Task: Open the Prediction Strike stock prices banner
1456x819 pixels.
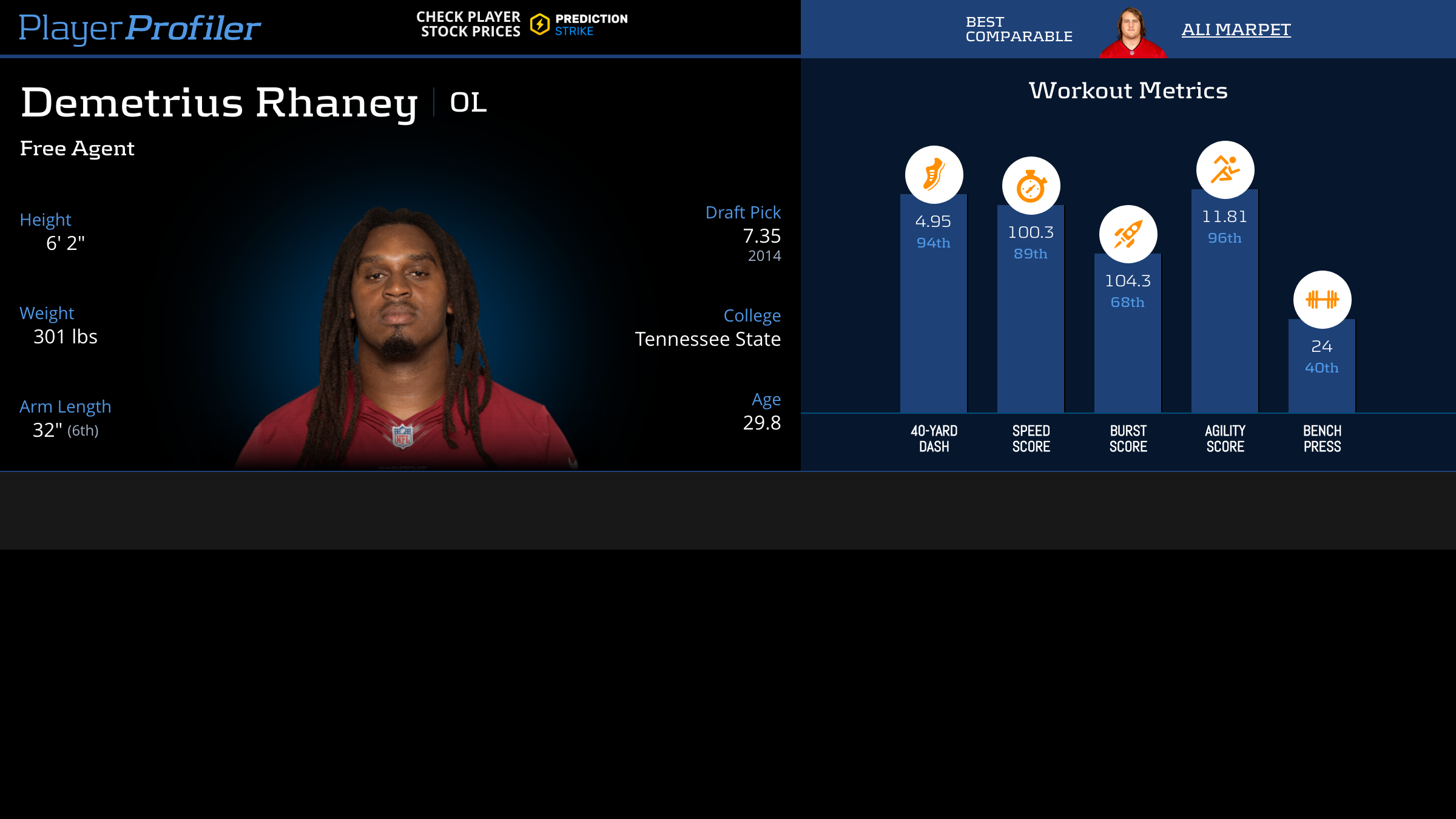Action: click(x=522, y=24)
